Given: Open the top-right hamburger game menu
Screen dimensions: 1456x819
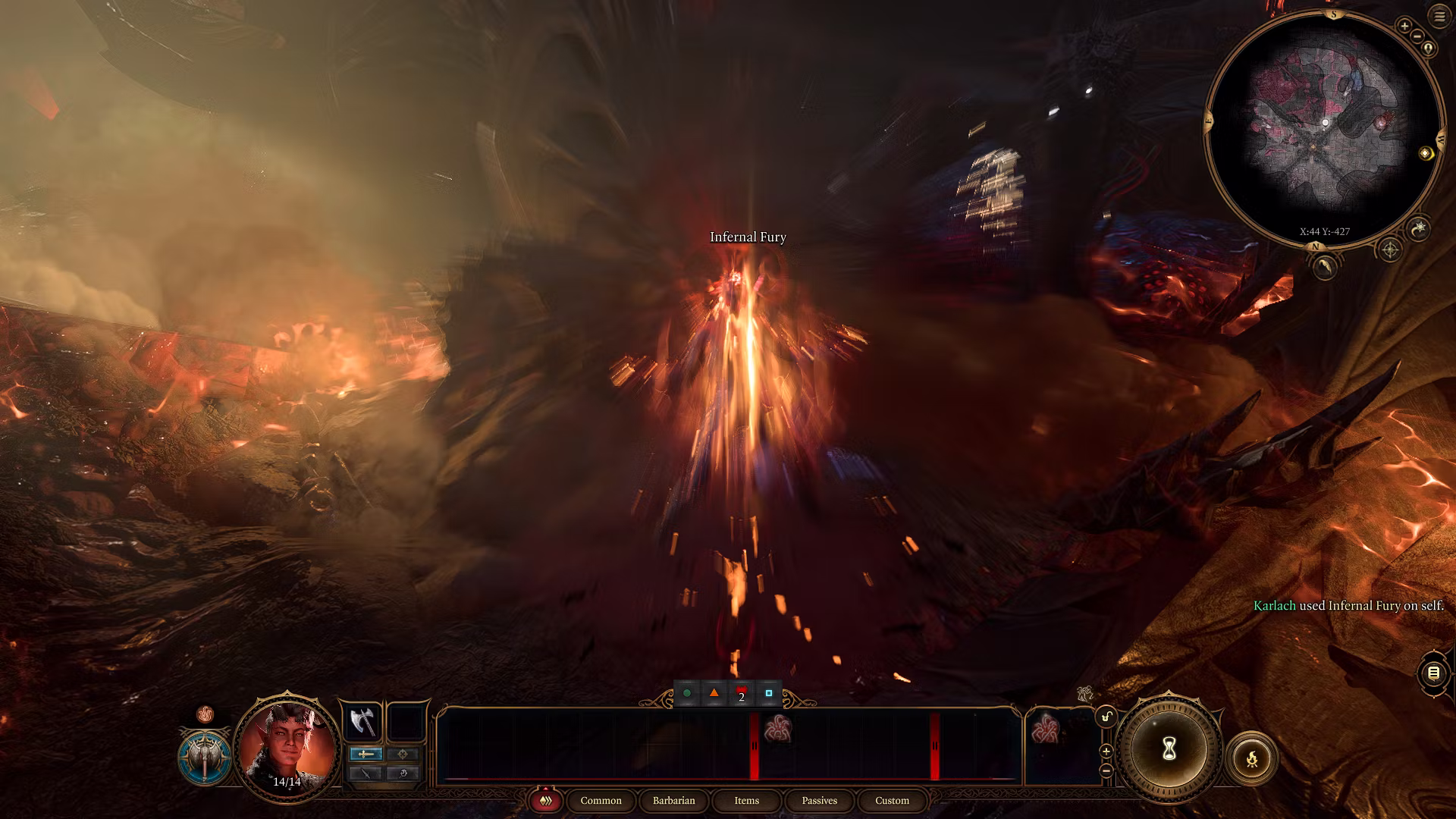Looking at the screenshot, I should (x=1439, y=16).
